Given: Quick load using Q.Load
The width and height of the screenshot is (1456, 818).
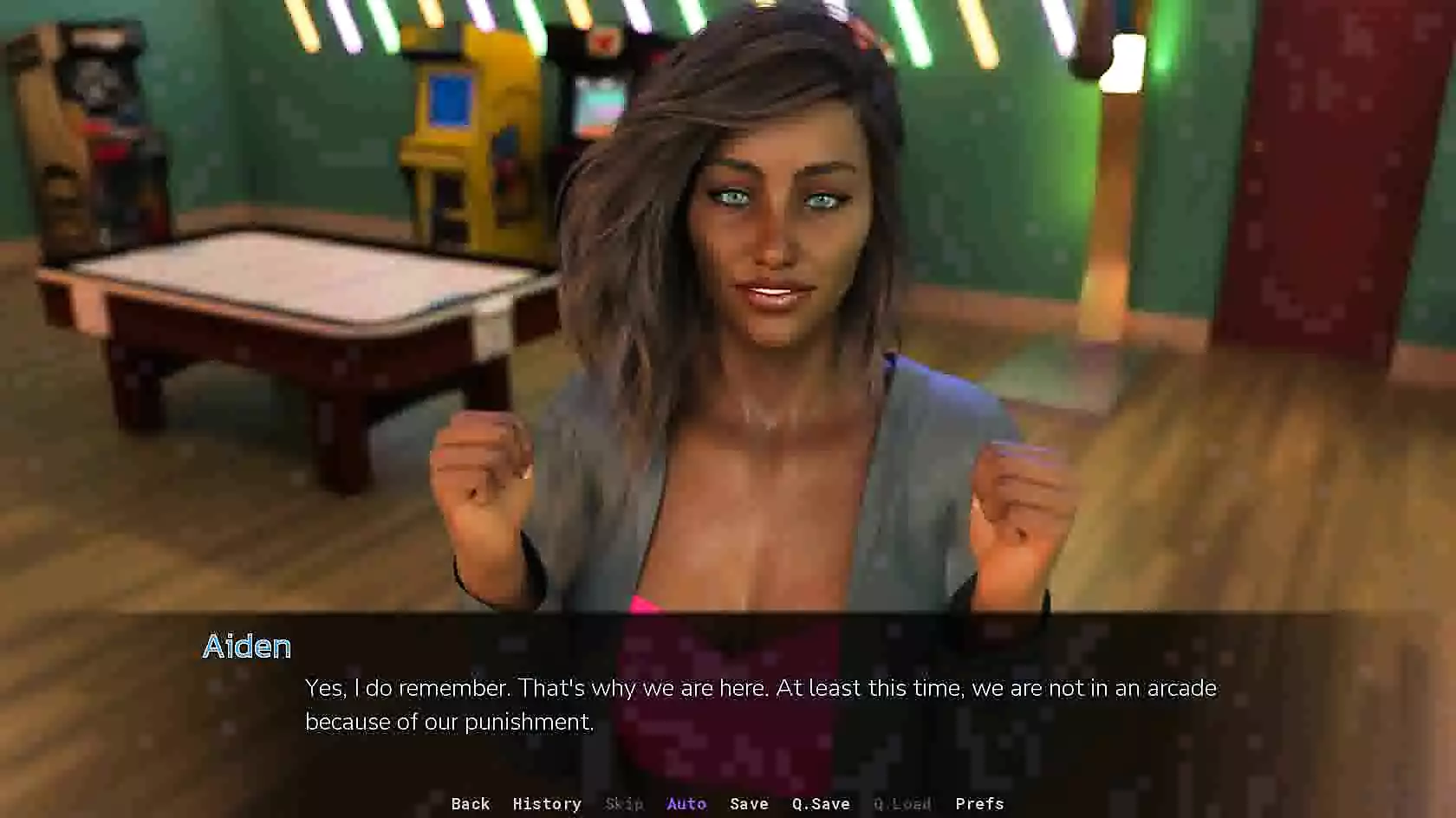Looking at the screenshot, I should pyautogui.click(x=902, y=804).
